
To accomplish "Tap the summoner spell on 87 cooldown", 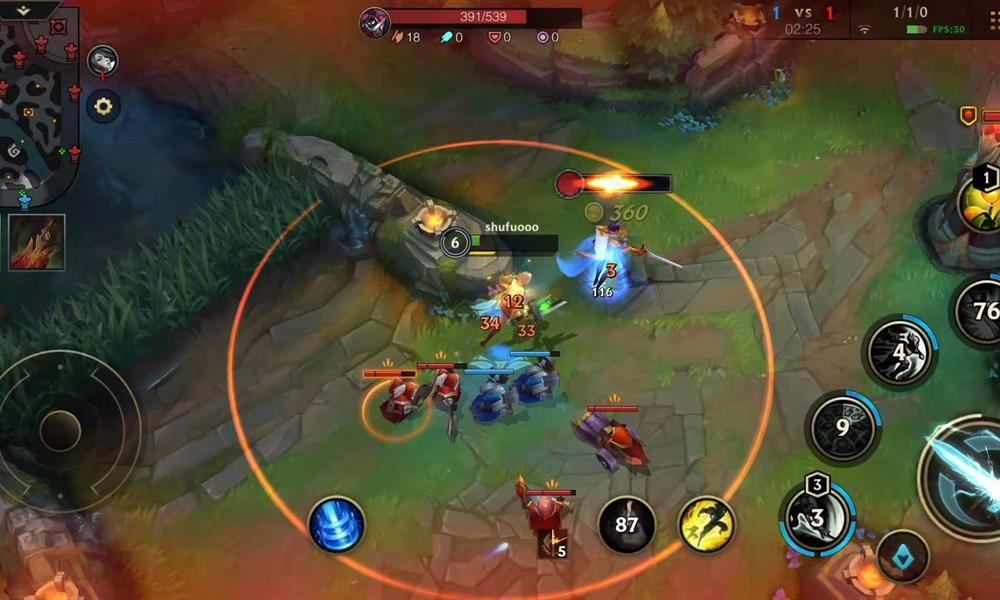I will (x=627, y=524).
